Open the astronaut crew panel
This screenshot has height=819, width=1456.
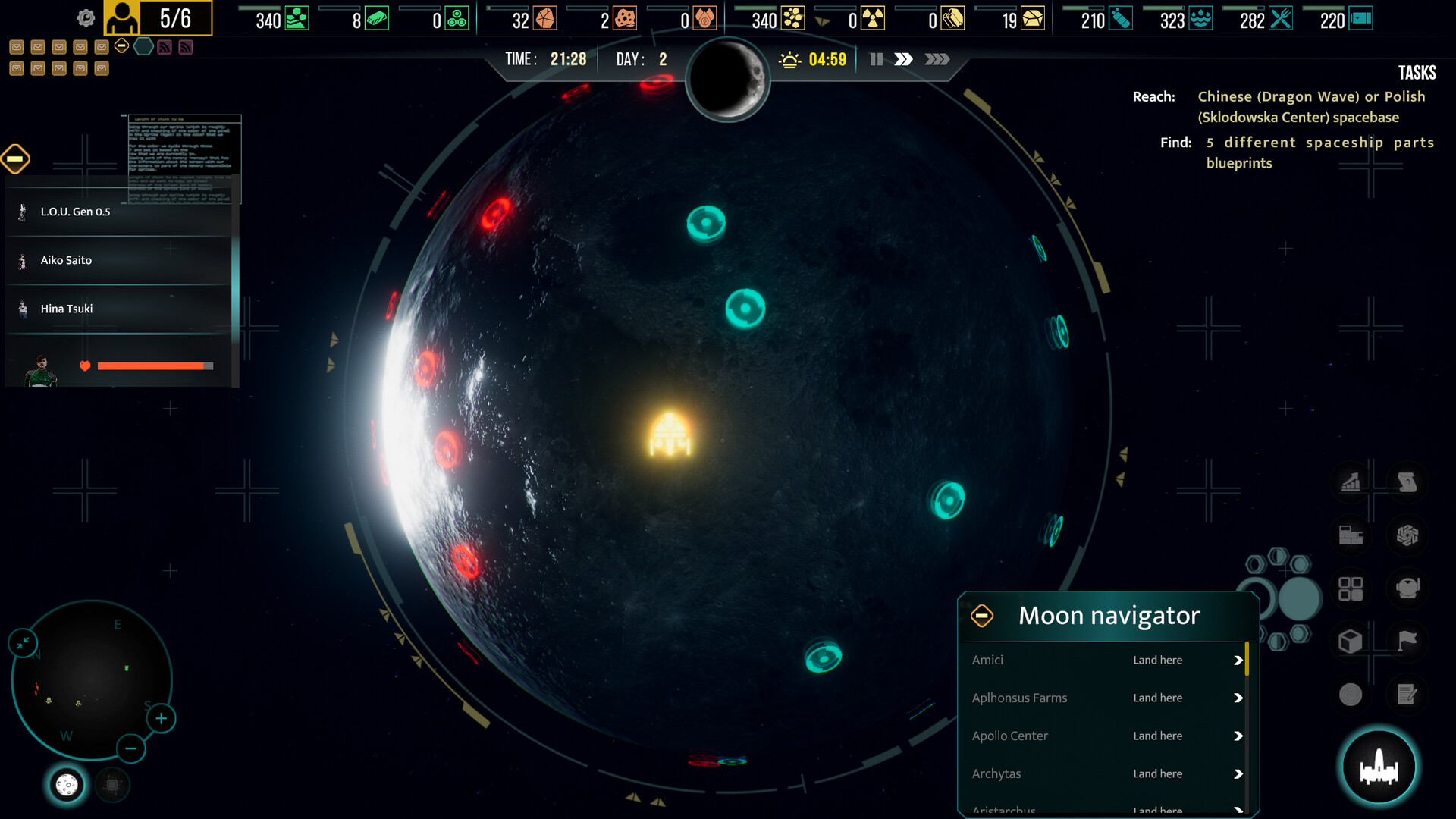tap(1408, 589)
